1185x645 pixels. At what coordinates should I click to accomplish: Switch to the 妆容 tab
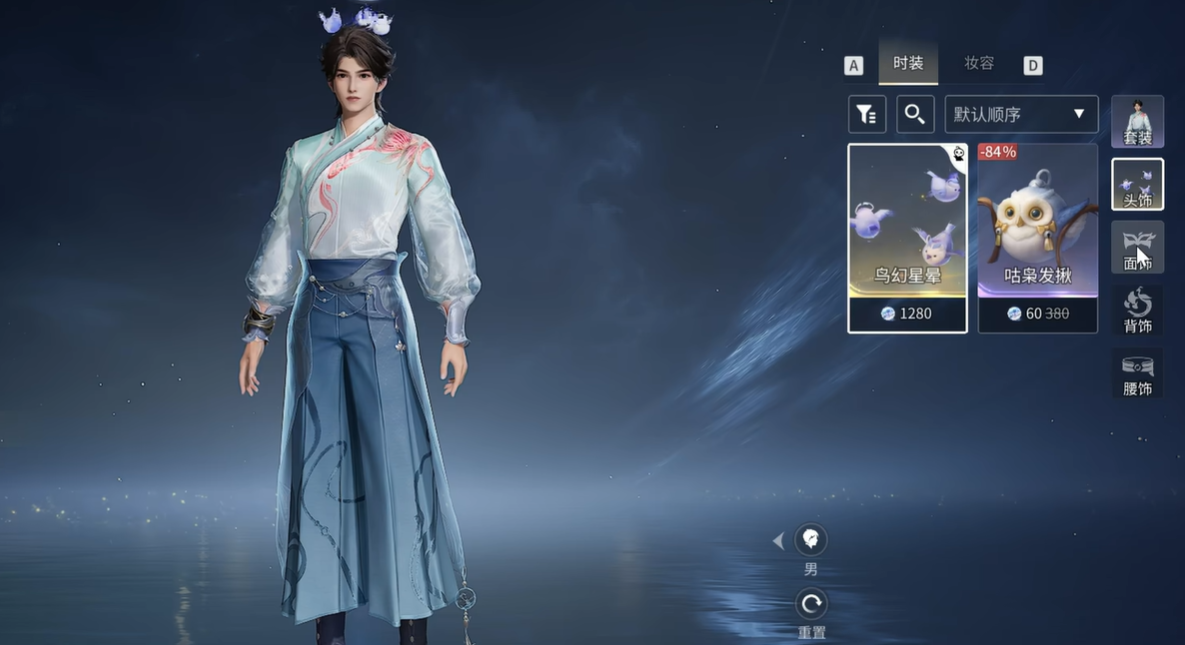coord(979,64)
